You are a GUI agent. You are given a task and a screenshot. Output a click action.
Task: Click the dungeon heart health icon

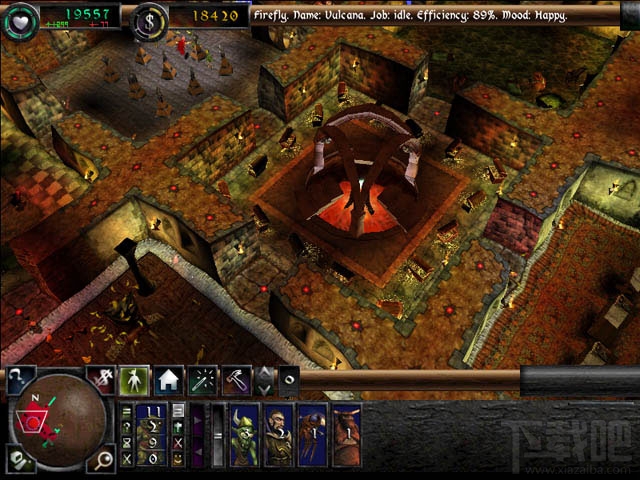22,17
